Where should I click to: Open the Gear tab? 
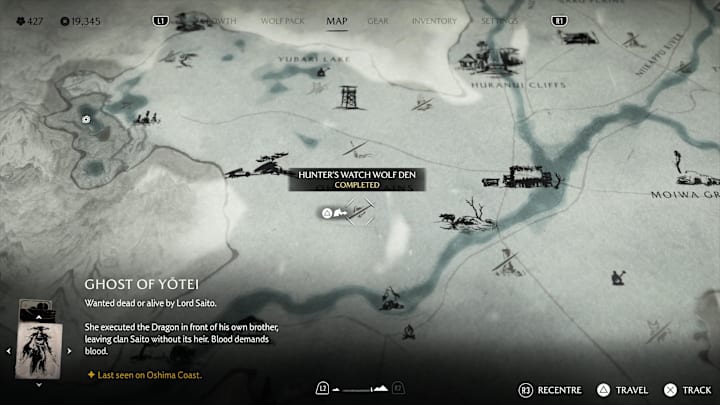point(378,20)
